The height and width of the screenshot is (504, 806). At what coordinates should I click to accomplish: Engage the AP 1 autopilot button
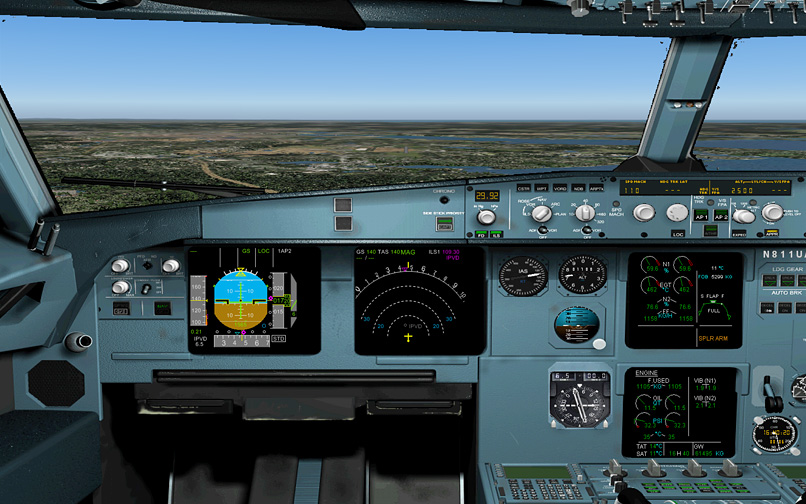coord(701,215)
